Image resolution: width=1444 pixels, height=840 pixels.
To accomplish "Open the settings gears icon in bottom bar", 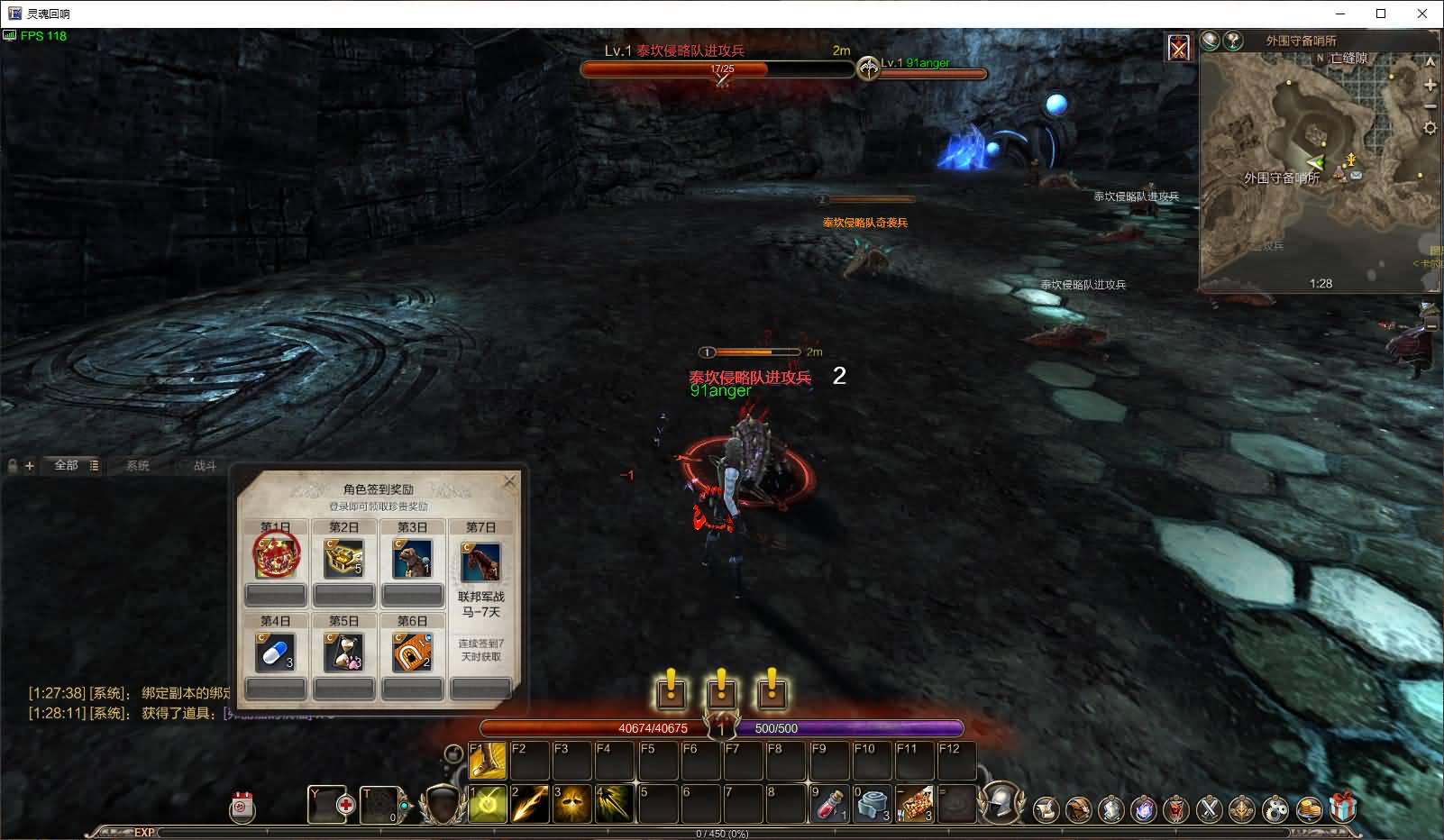I will (1273, 808).
